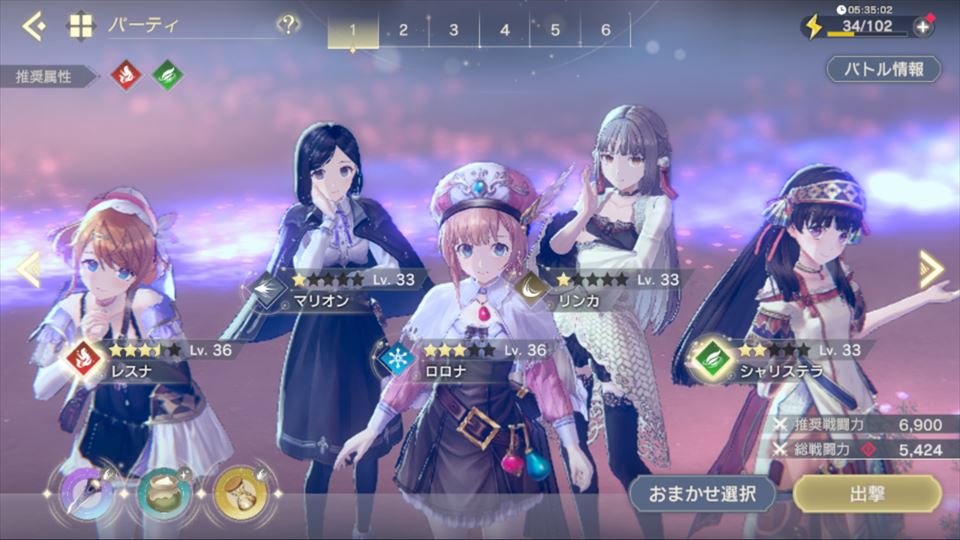960x540 pixels.
Task: Switch to party tab 3
Action: point(454,30)
